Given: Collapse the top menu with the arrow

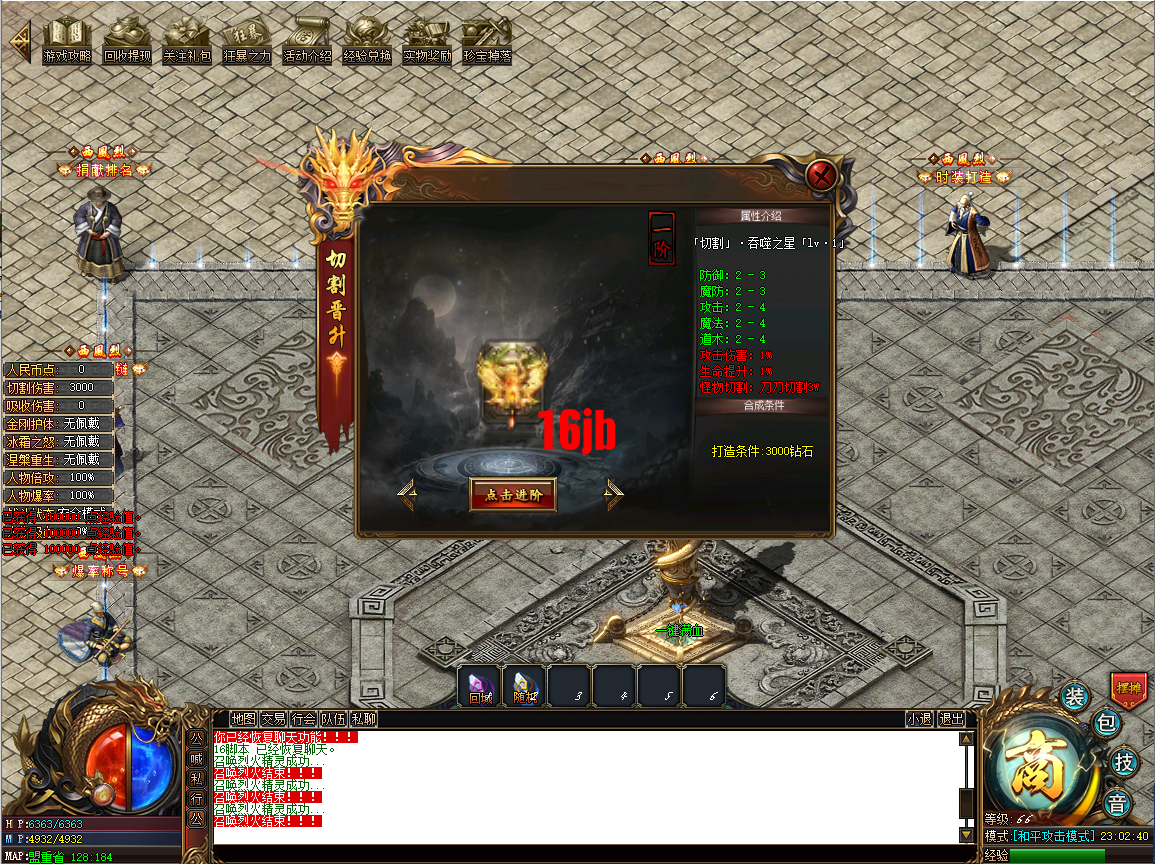Looking at the screenshot, I should pyautogui.click(x=19, y=42).
